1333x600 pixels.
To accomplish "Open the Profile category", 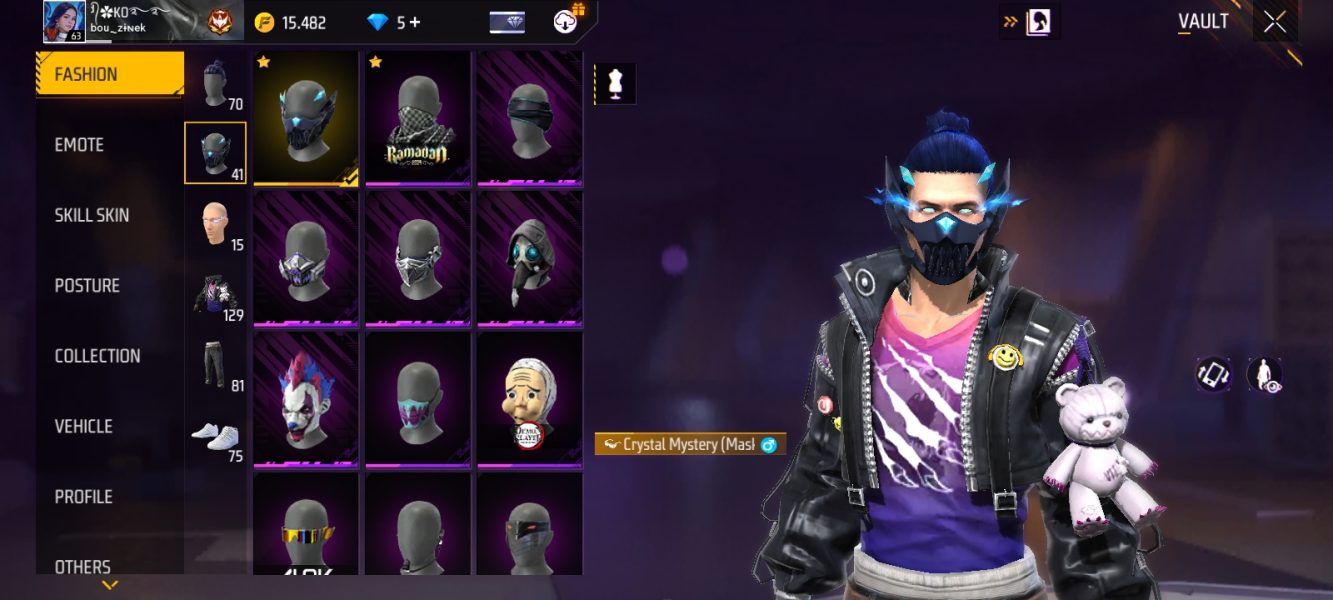I will pyautogui.click(x=83, y=497).
